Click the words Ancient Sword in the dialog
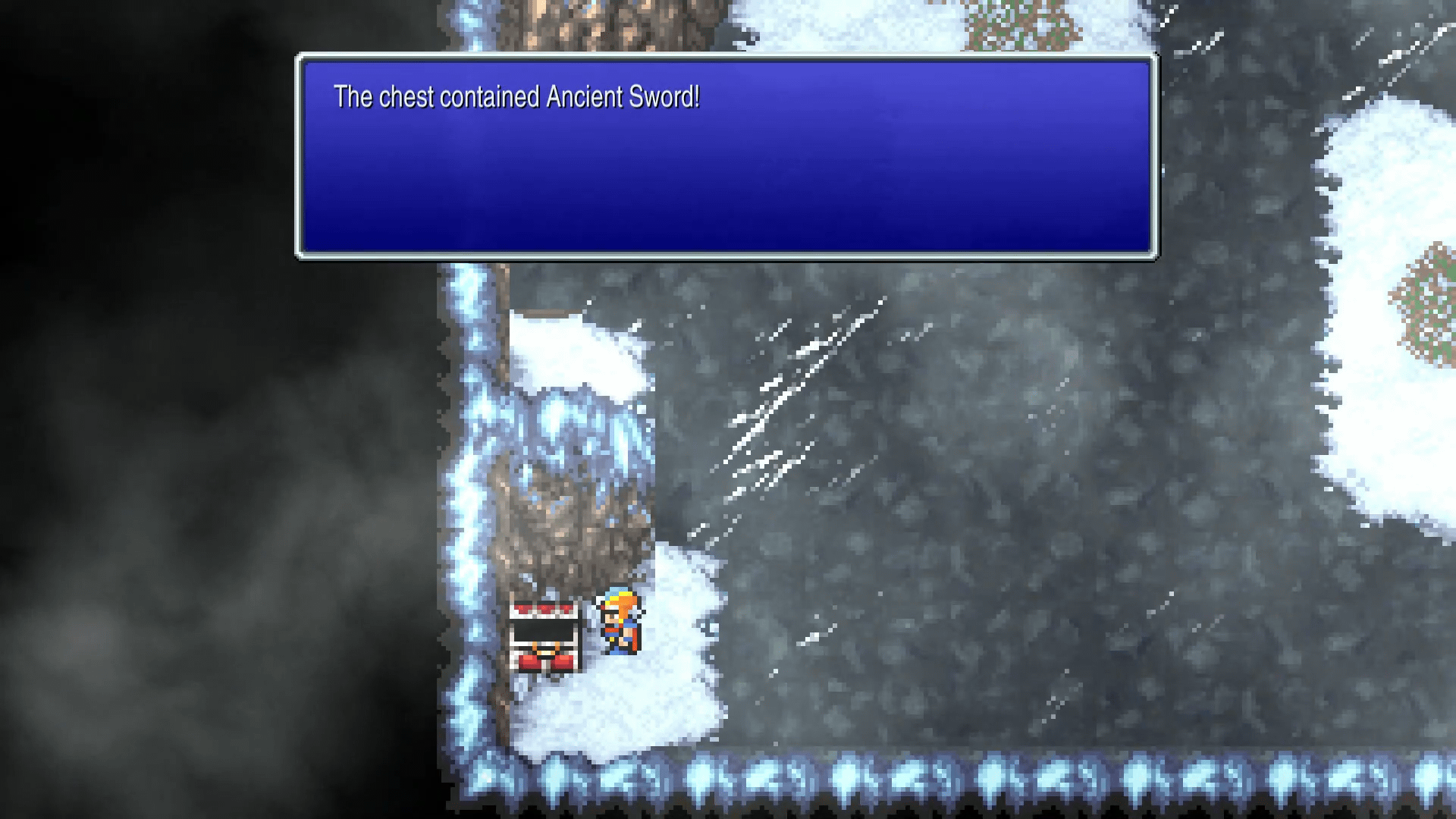The width and height of the screenshot is (1456, 819). [x=623, y=97]
